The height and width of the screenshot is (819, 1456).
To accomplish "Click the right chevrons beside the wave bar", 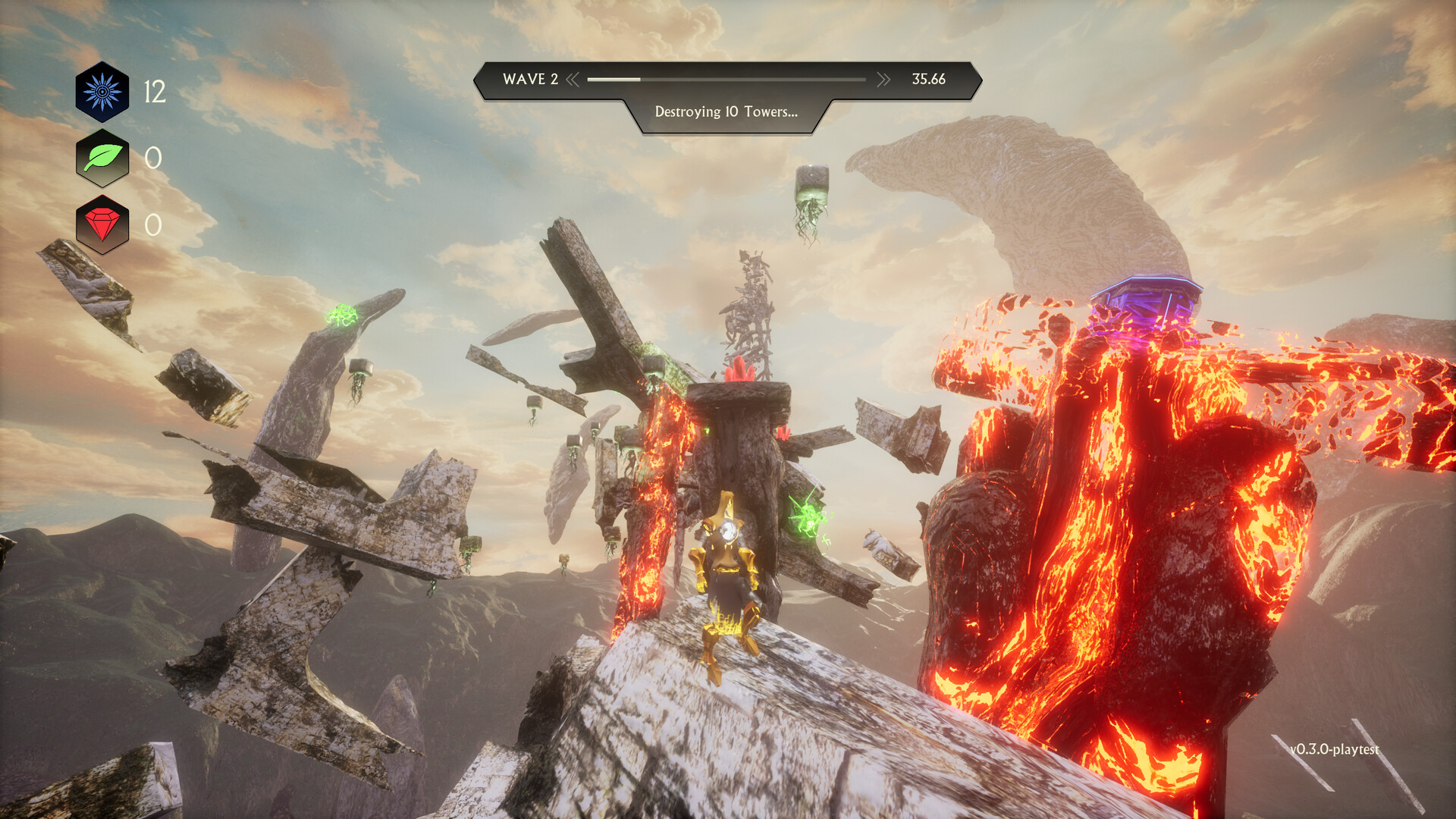I will tap(883, 80).
